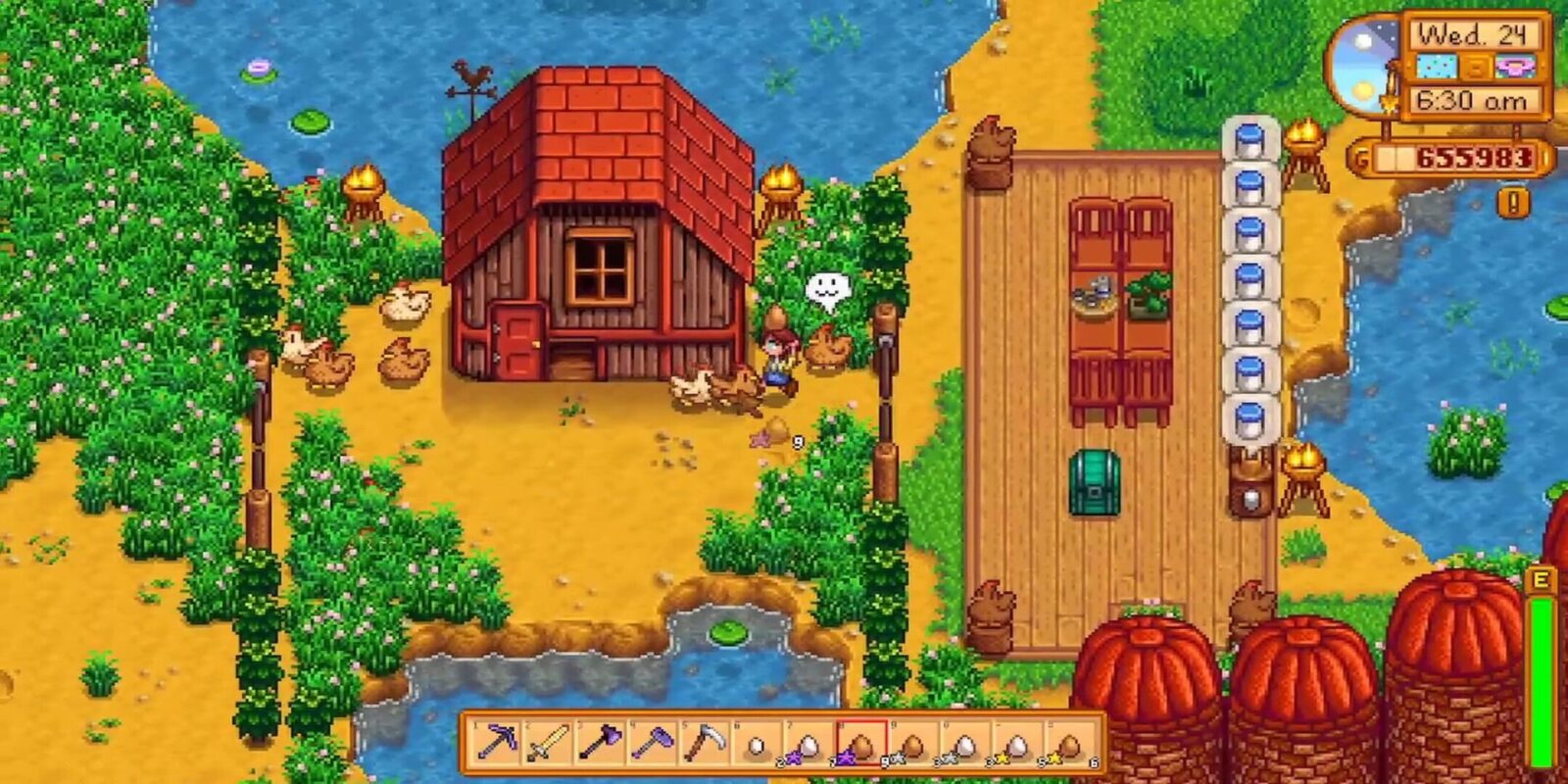The height and width of the screenshot is (784, 1568).
Task: Select the iridium pickaxe in the hotbar
Action: [x=498, y=743]
